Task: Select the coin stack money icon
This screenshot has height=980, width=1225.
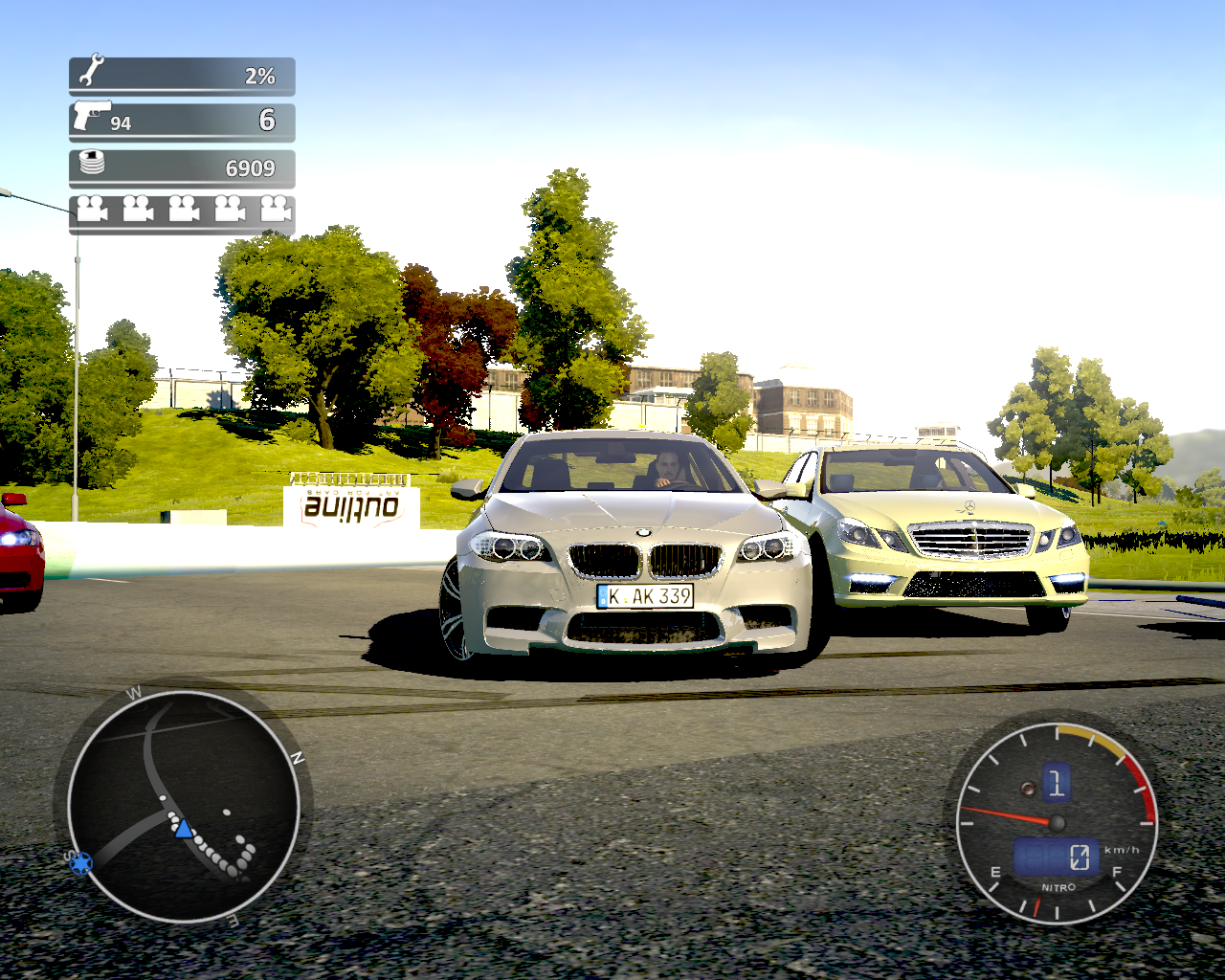Action: (92, 163)
